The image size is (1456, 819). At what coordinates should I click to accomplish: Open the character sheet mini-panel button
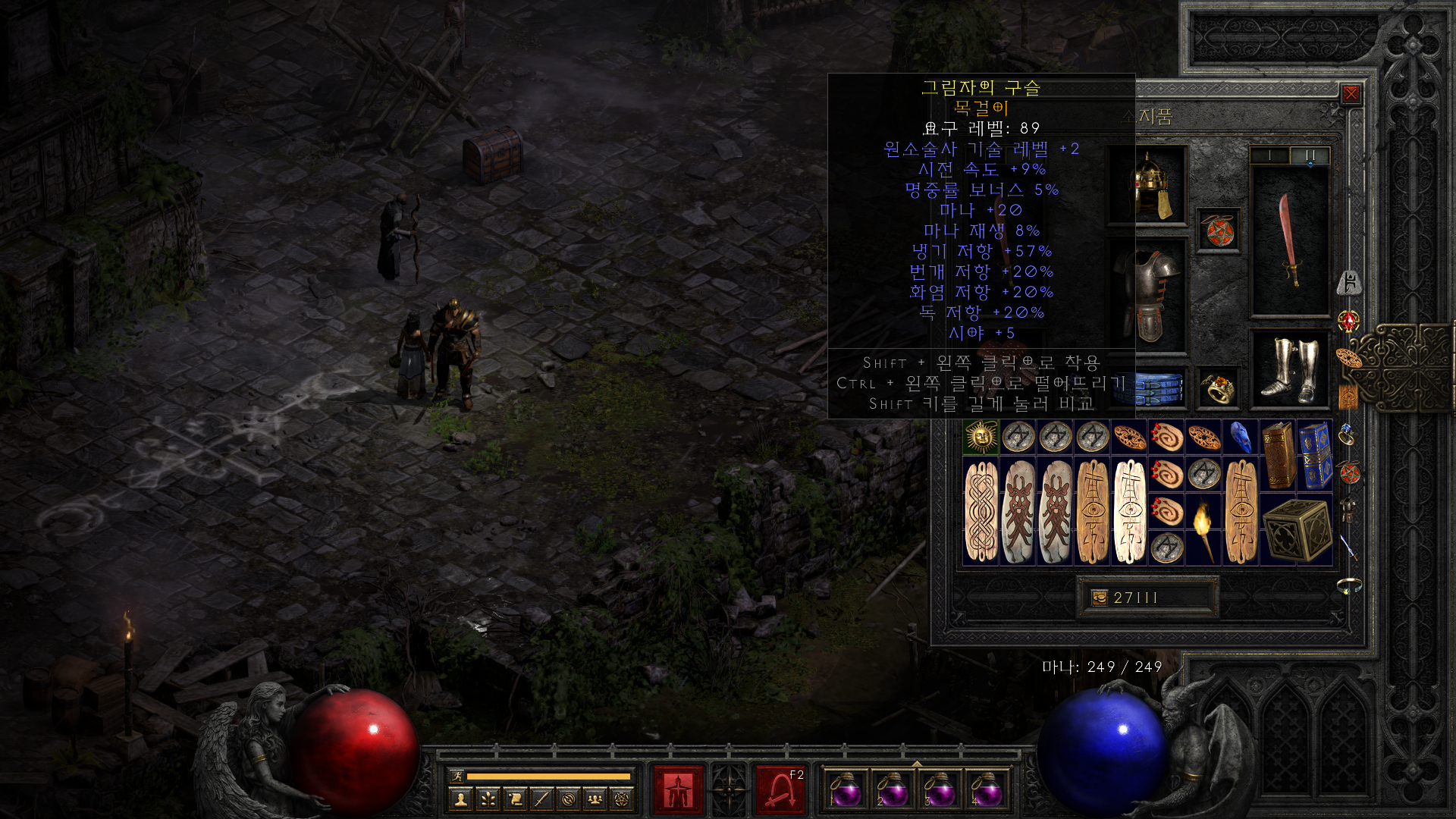tap(461, 799)
